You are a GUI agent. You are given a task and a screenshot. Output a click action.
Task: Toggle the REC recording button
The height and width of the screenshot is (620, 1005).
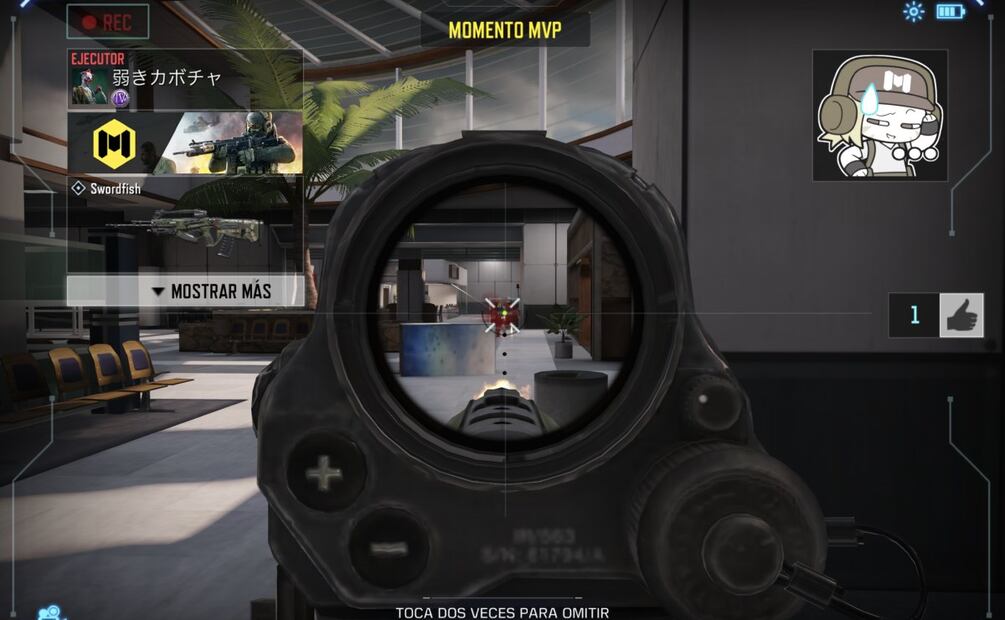pos(108,21)
